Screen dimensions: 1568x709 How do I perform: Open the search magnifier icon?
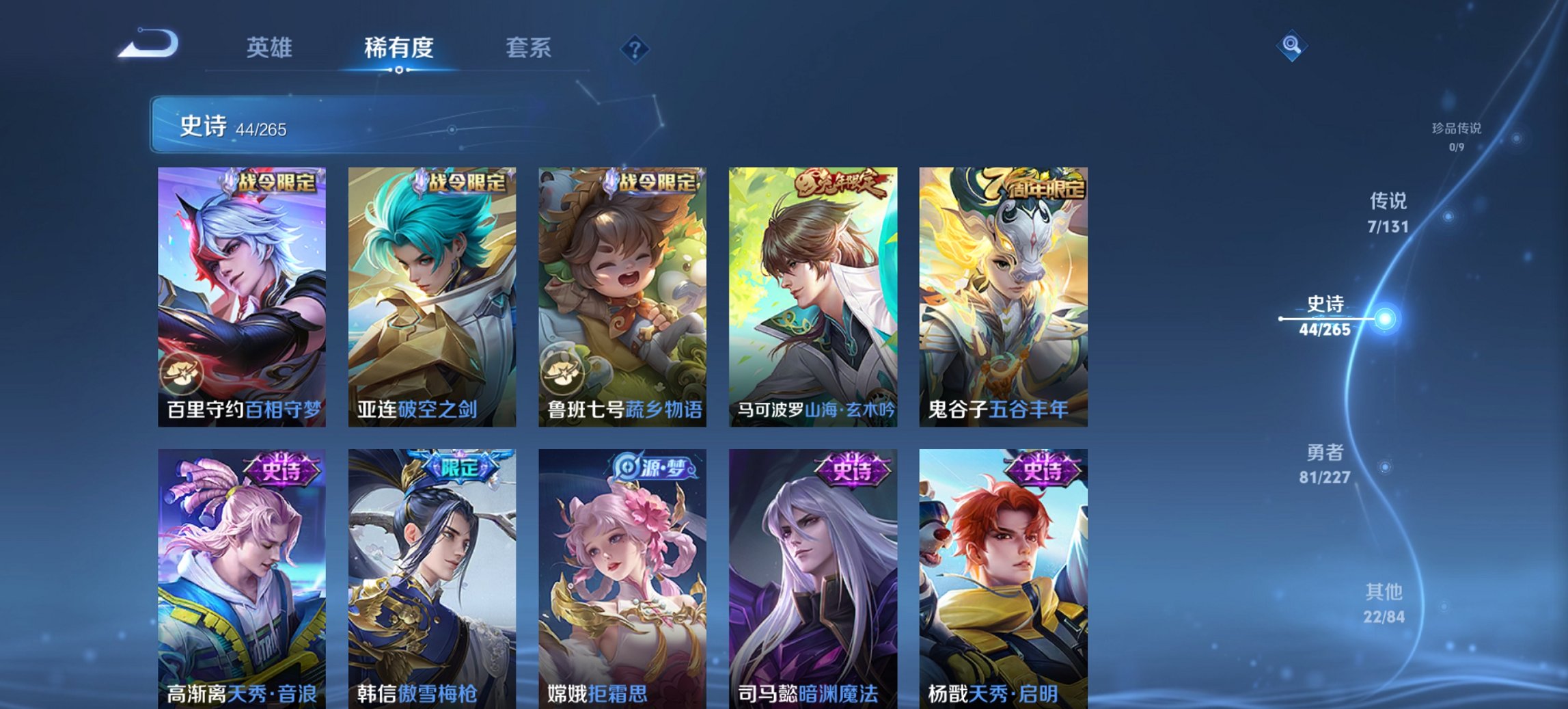(1292, 46)
